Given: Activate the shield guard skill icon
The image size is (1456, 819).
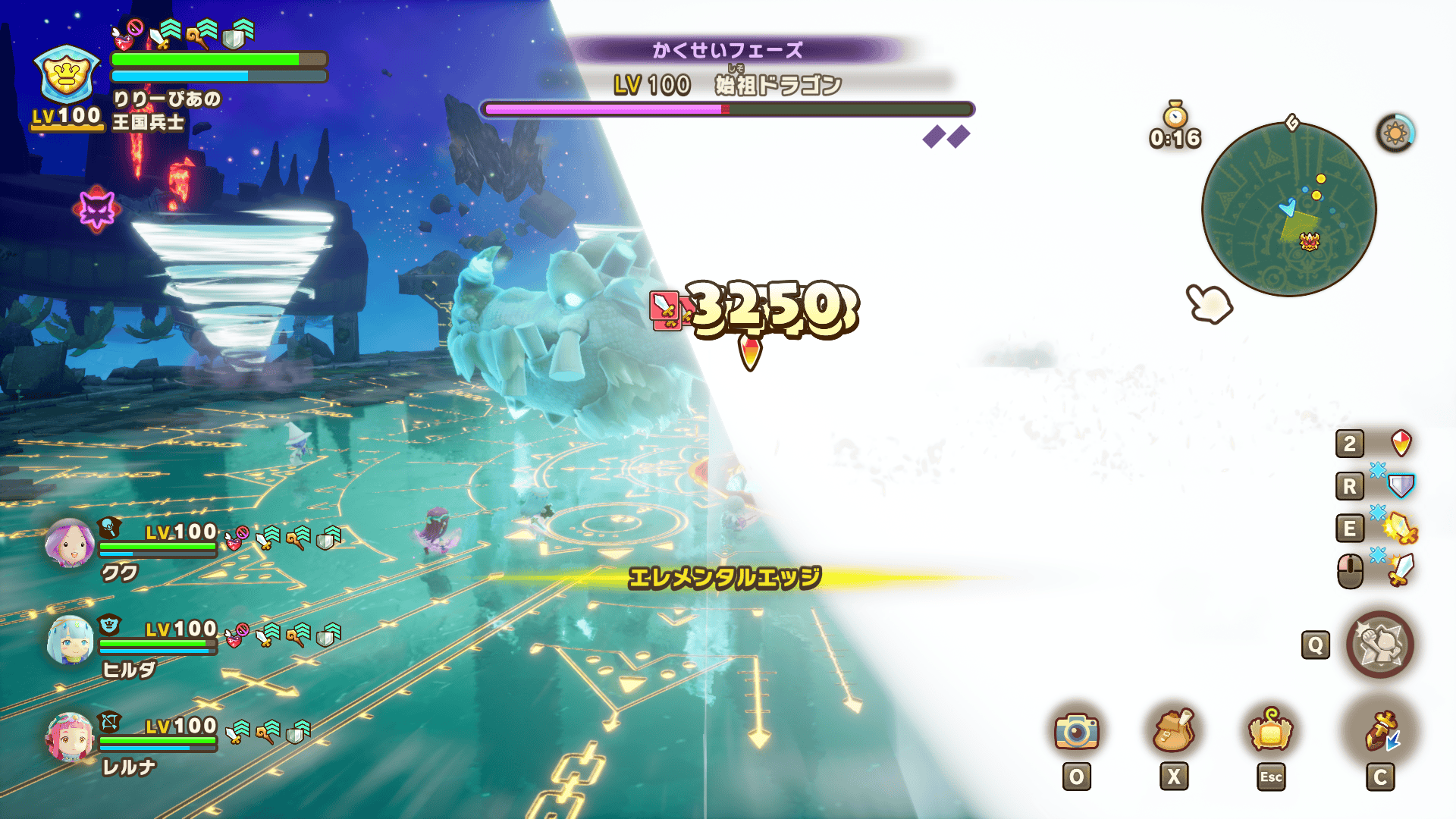Looking at the screenshot, I should 1401,485.
